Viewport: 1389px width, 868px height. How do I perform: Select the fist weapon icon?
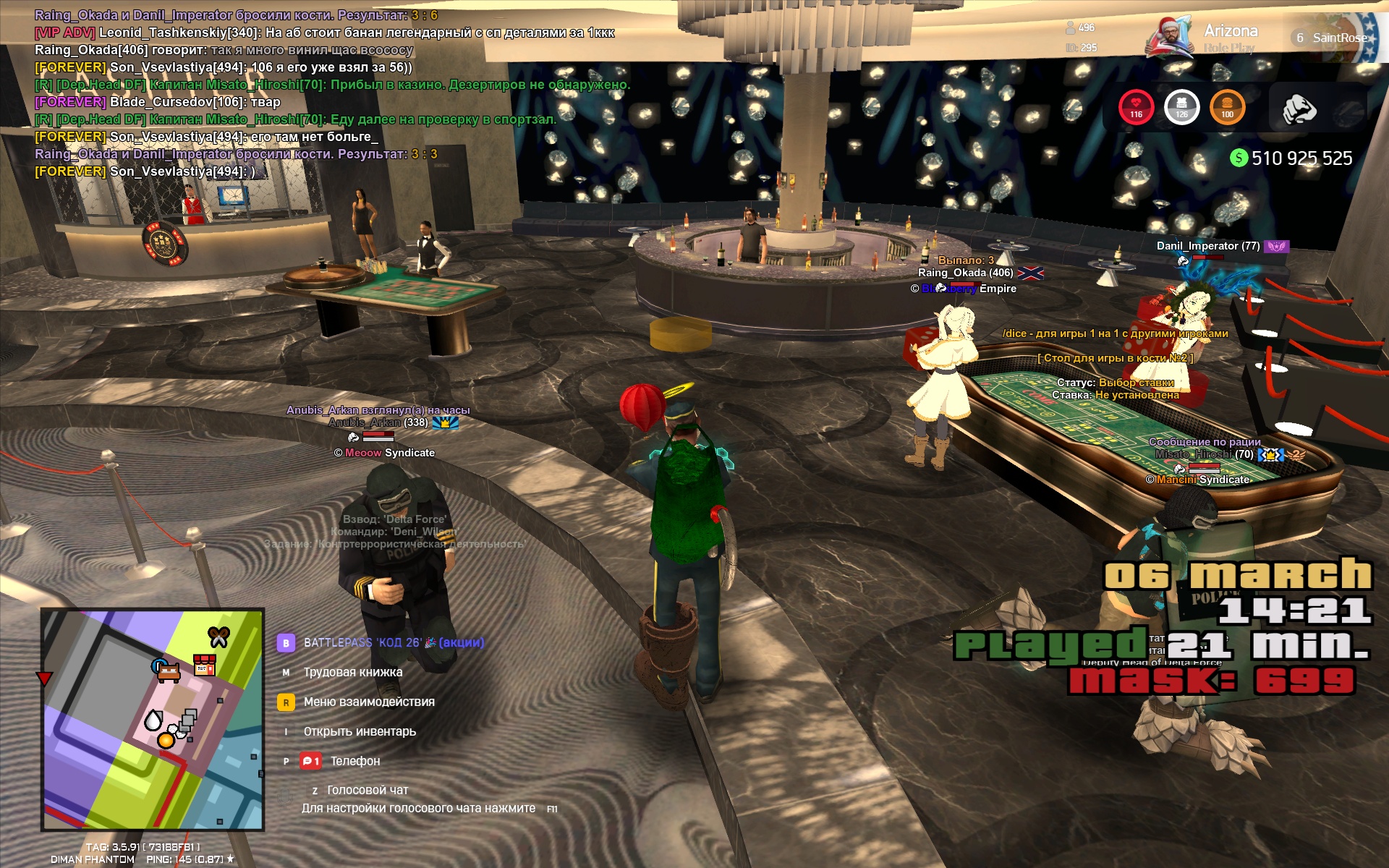pos(1299,109)
